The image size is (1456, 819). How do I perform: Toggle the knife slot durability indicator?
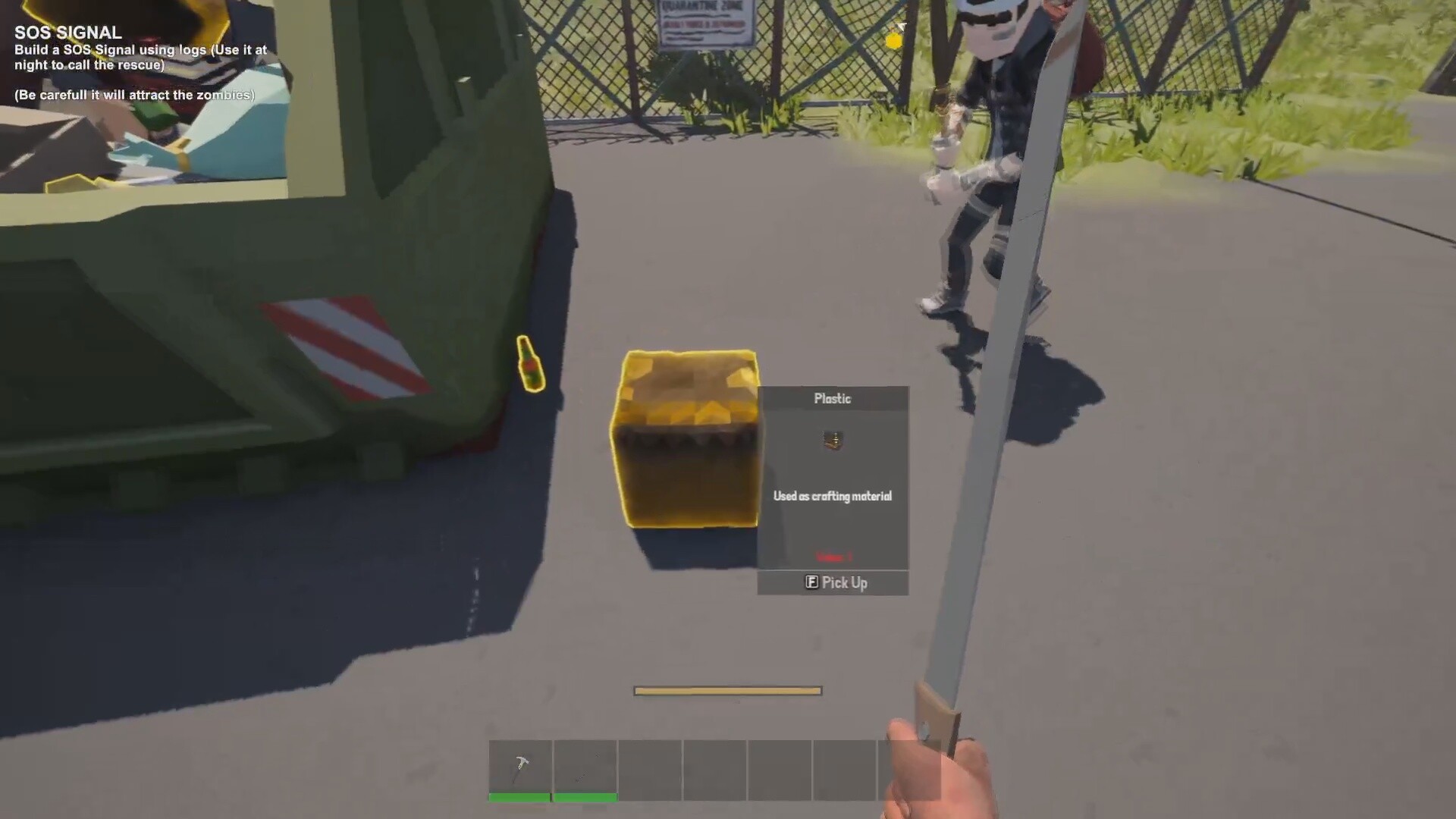585,797
